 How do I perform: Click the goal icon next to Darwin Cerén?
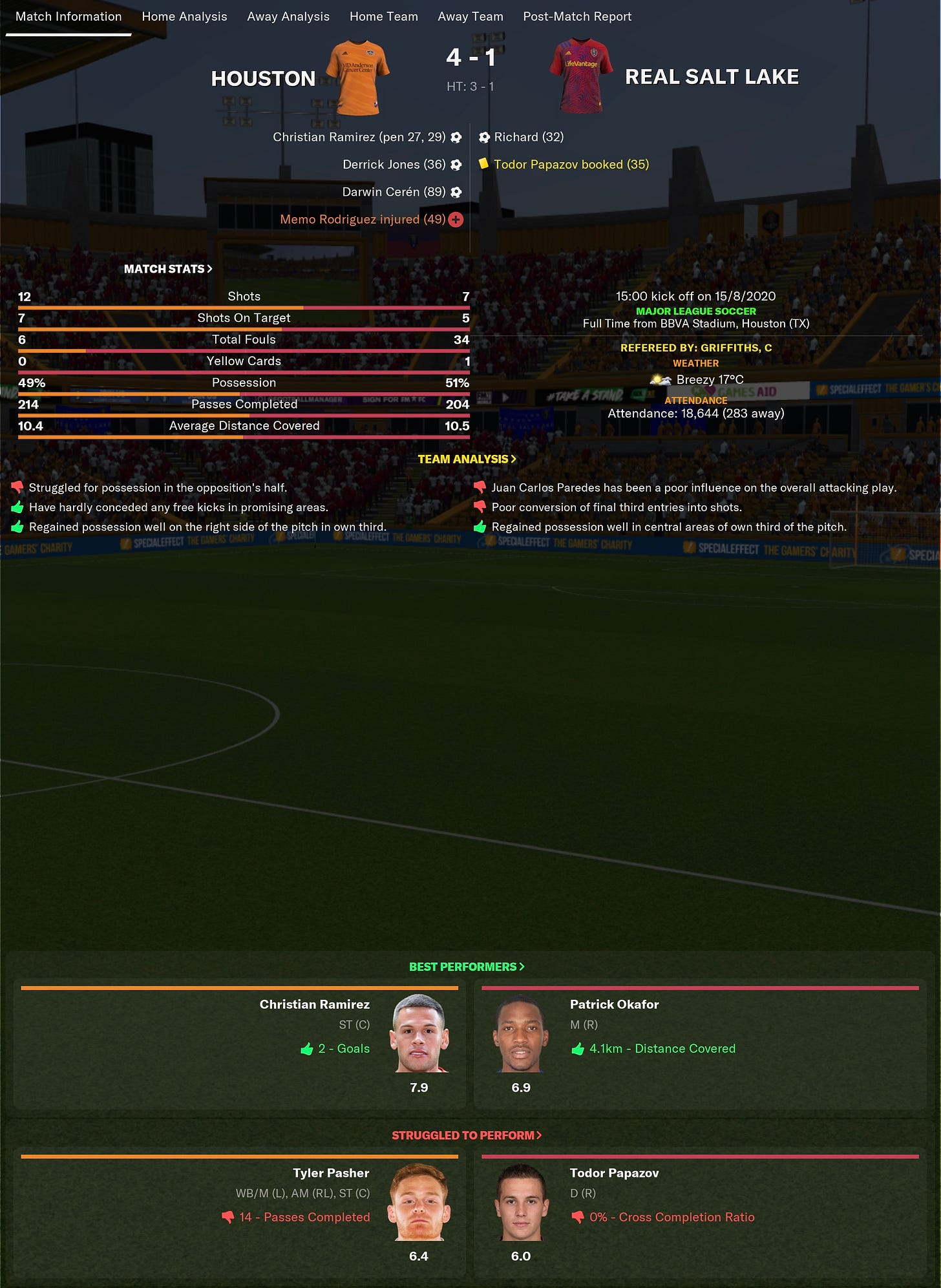[457, 191]
